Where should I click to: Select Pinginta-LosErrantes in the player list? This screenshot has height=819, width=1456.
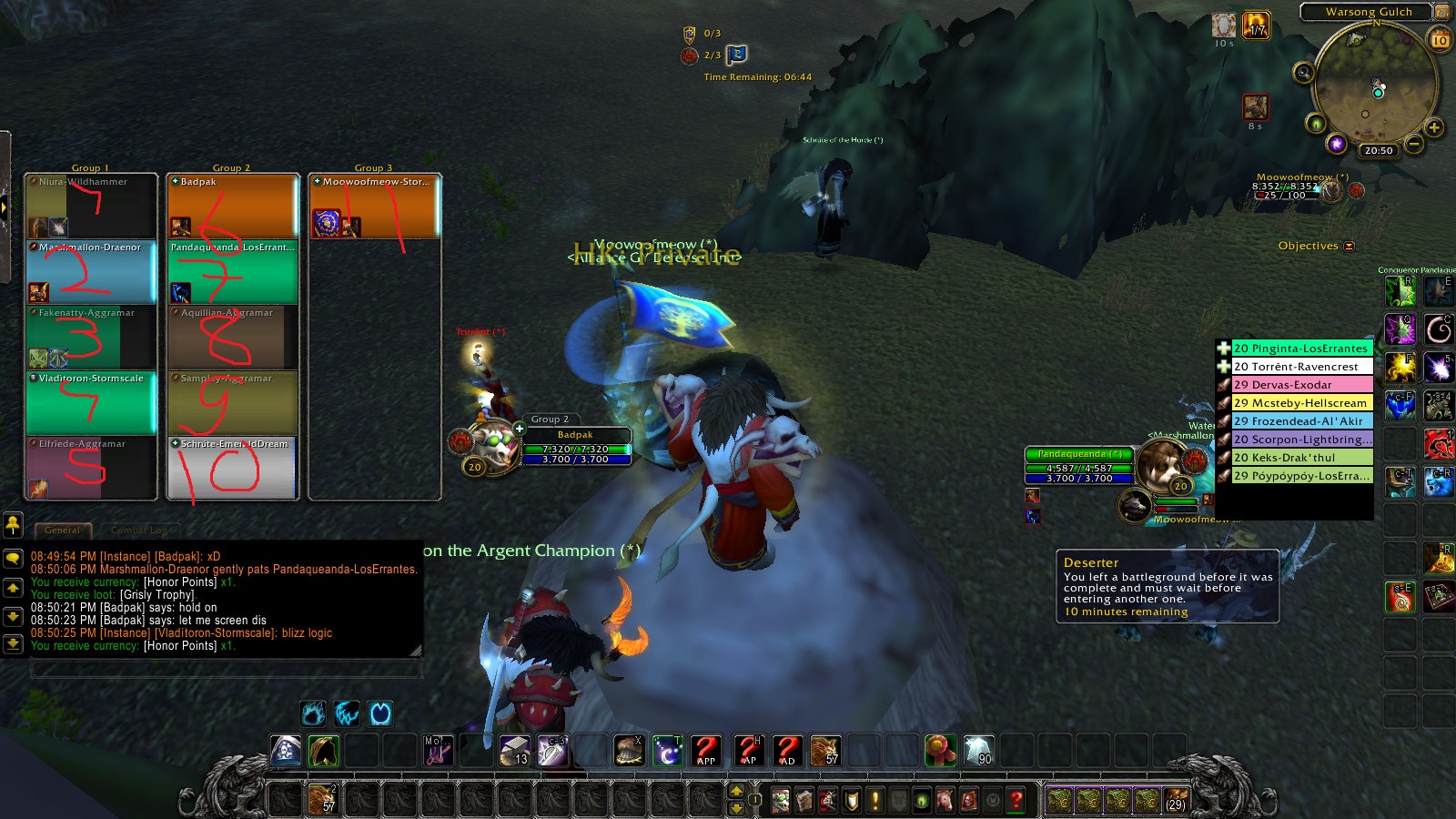coord(1299,349)
